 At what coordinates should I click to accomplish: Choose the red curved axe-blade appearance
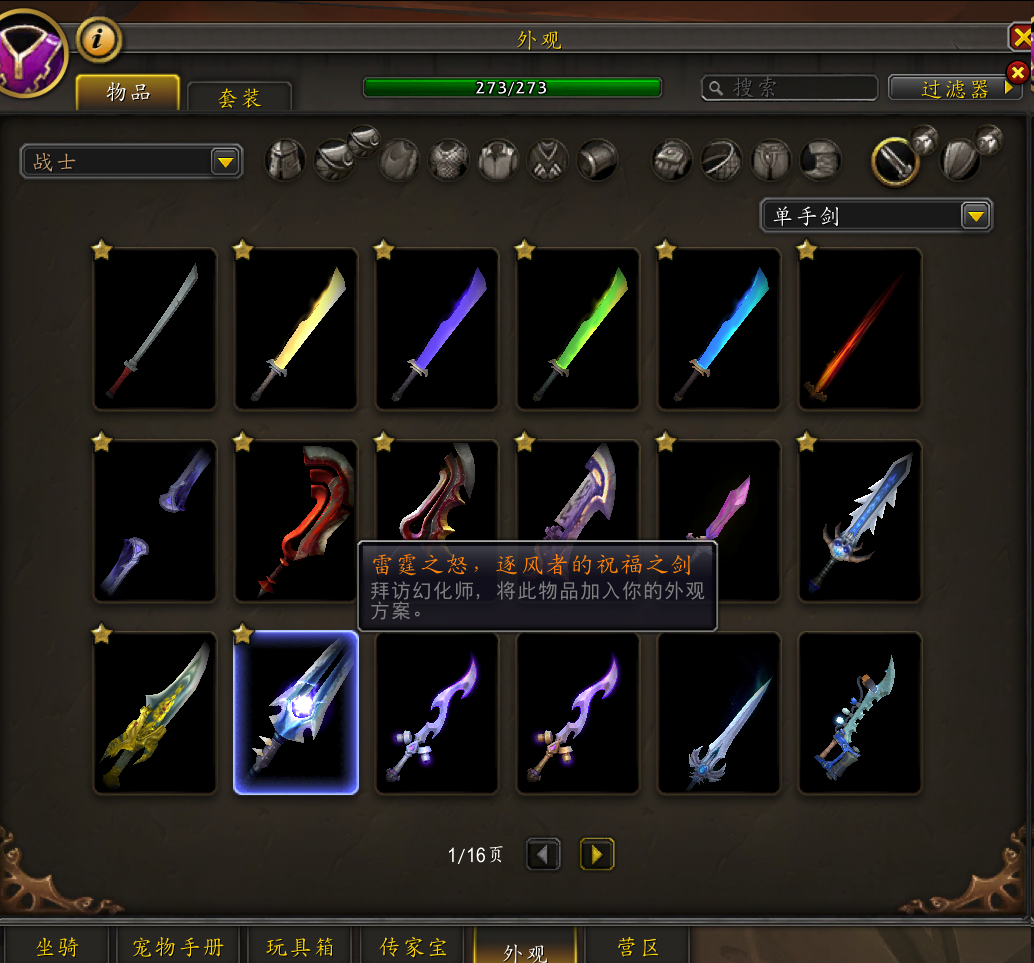[296, 521]
